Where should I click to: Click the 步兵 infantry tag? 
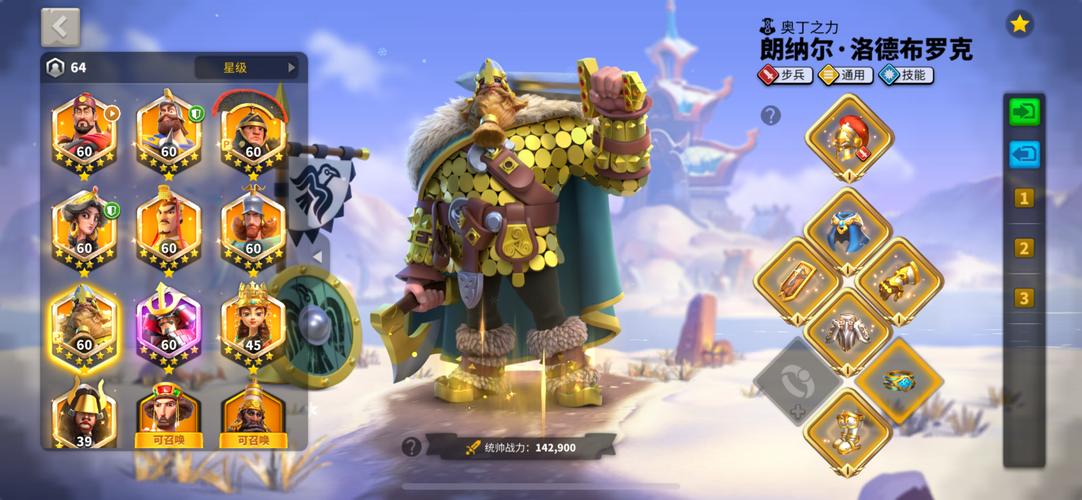click(x=785, y=75)
